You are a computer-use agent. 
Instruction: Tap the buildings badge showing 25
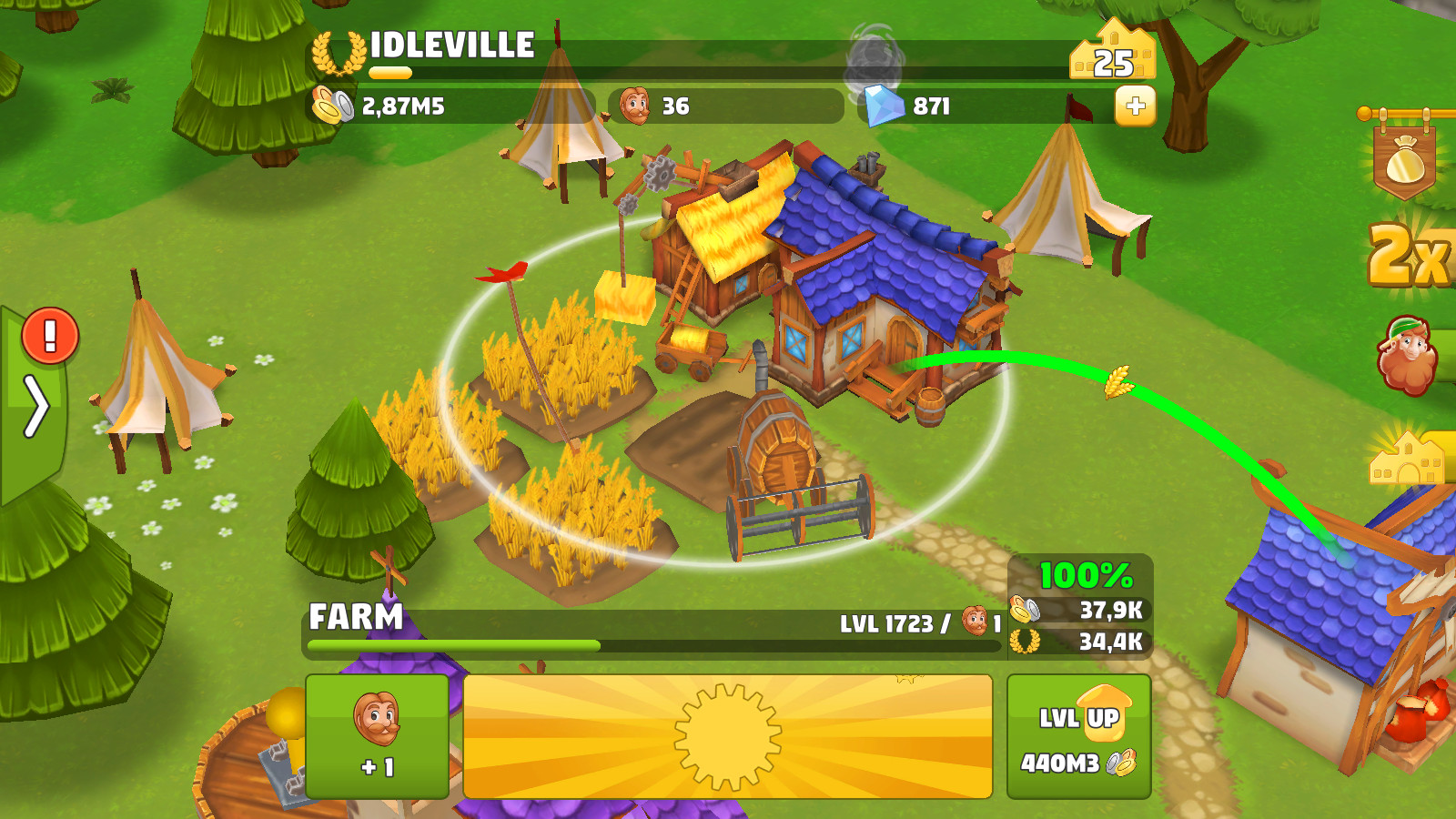click(1112, 57)
